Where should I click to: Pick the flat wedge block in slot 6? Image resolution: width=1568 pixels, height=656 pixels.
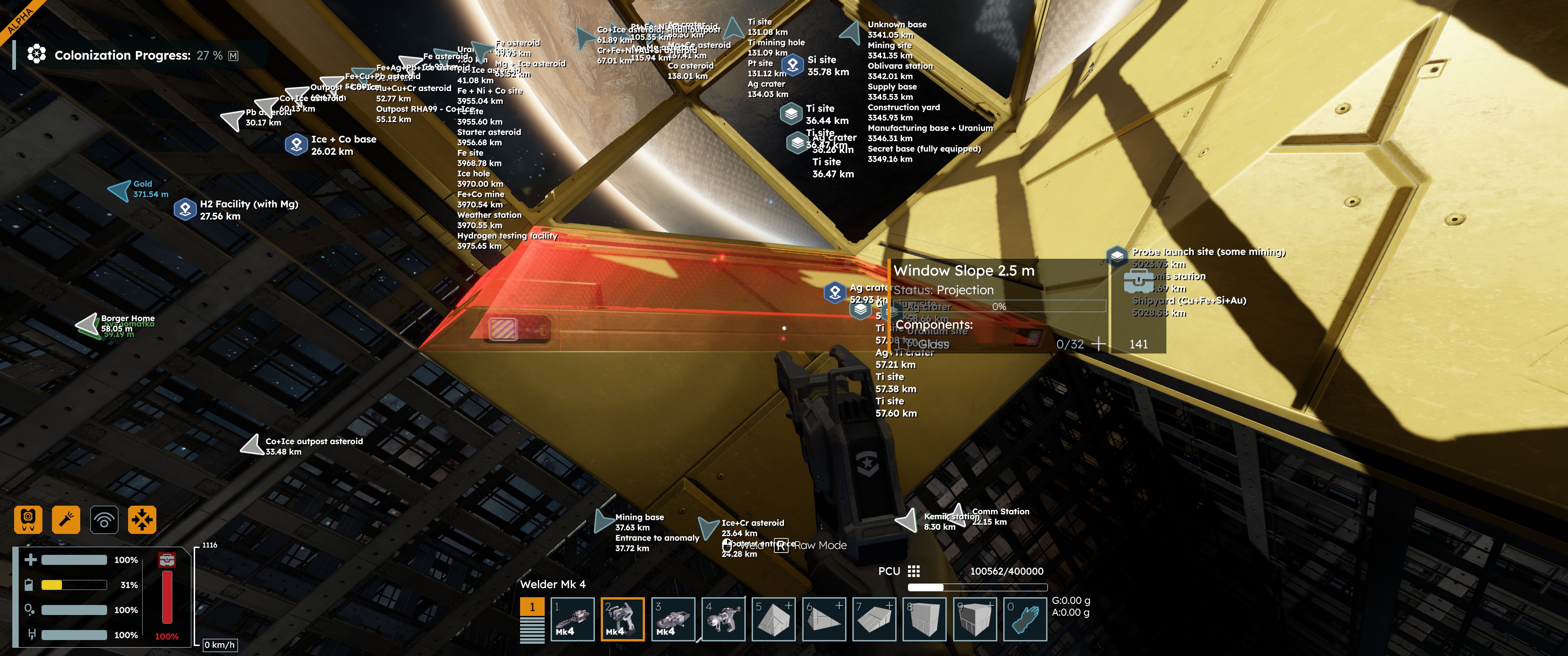(x=824, y=619)
